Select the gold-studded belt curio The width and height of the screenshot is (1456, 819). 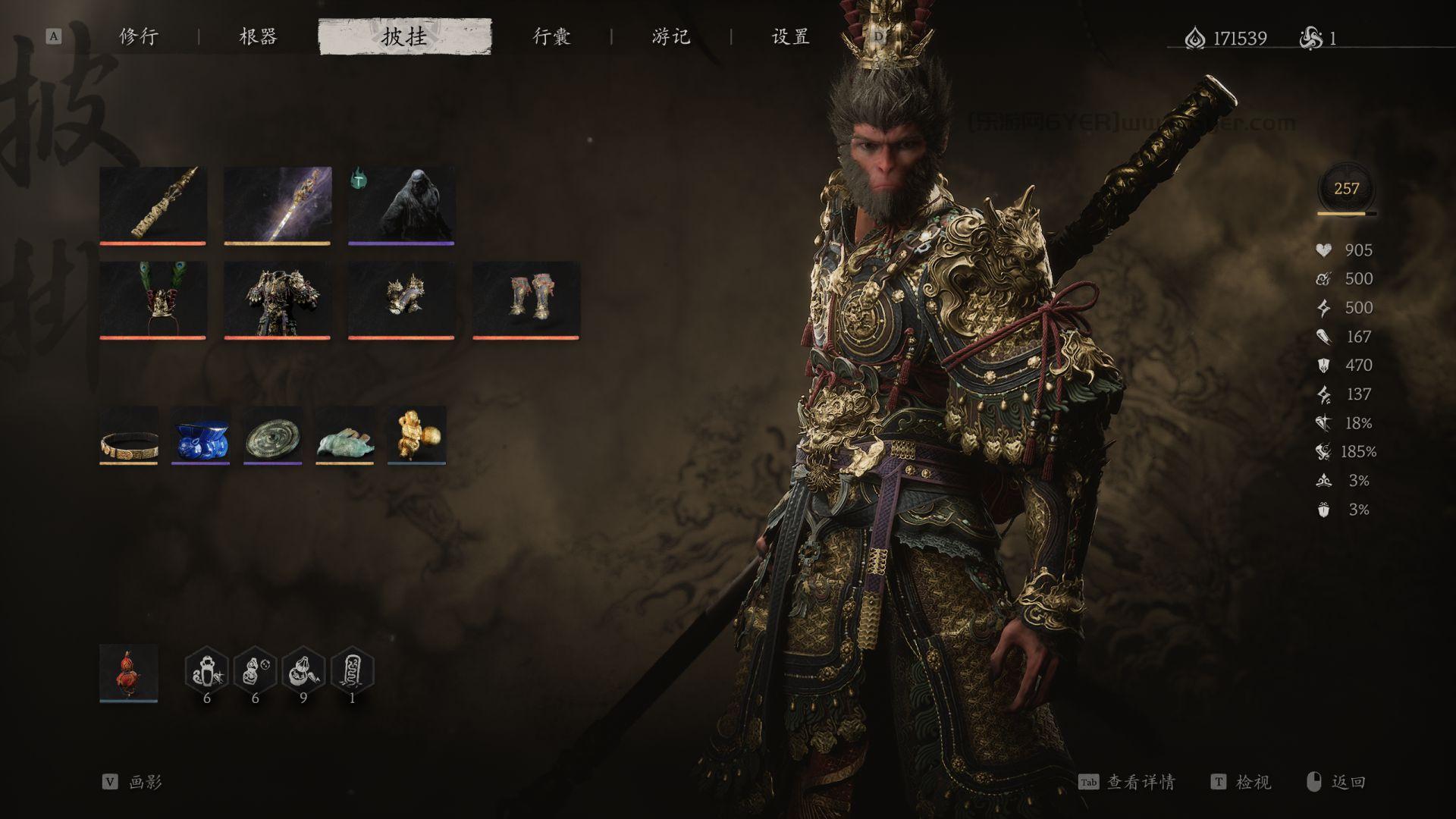click(129, 435)
